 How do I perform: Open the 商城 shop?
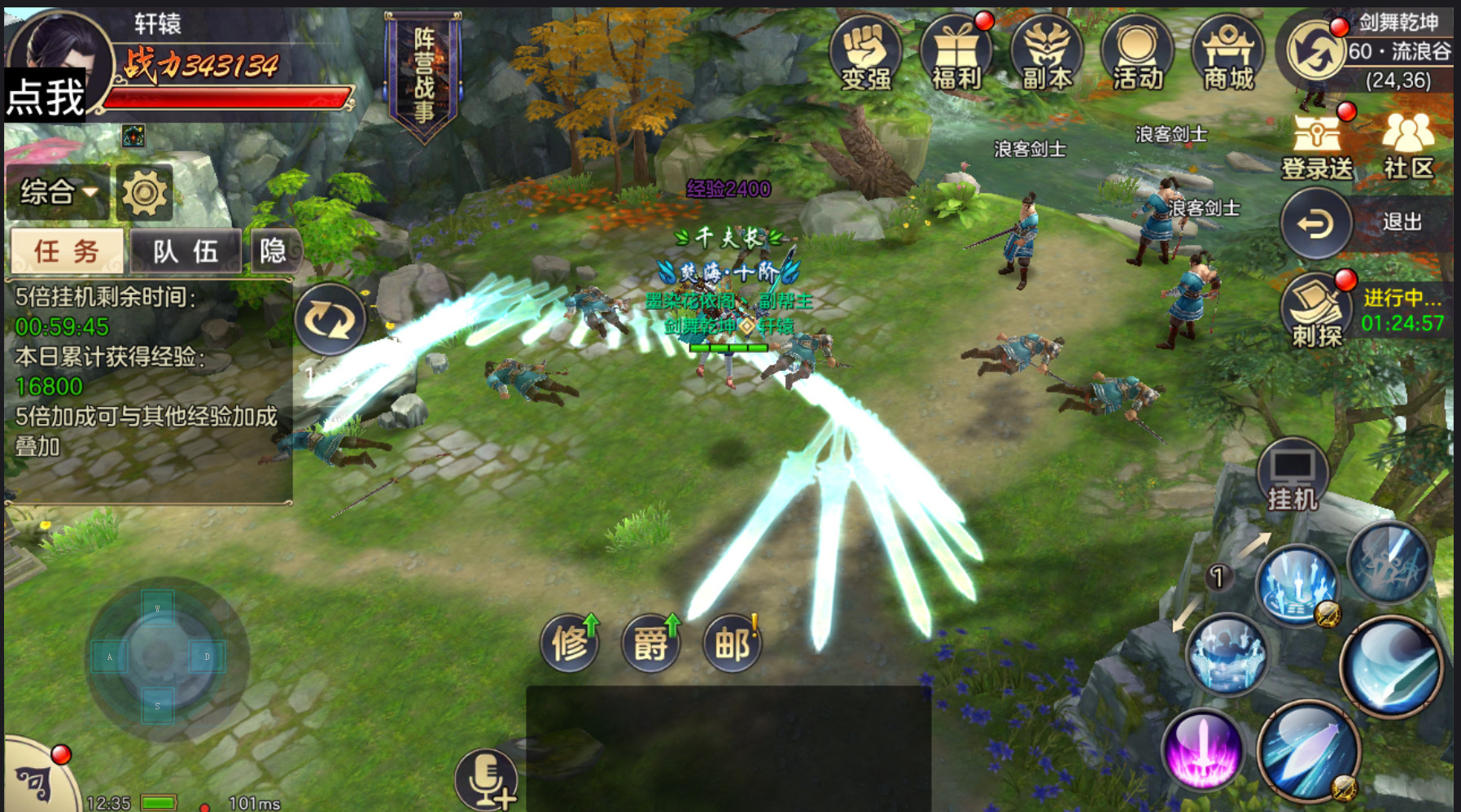coord(1228,53)
